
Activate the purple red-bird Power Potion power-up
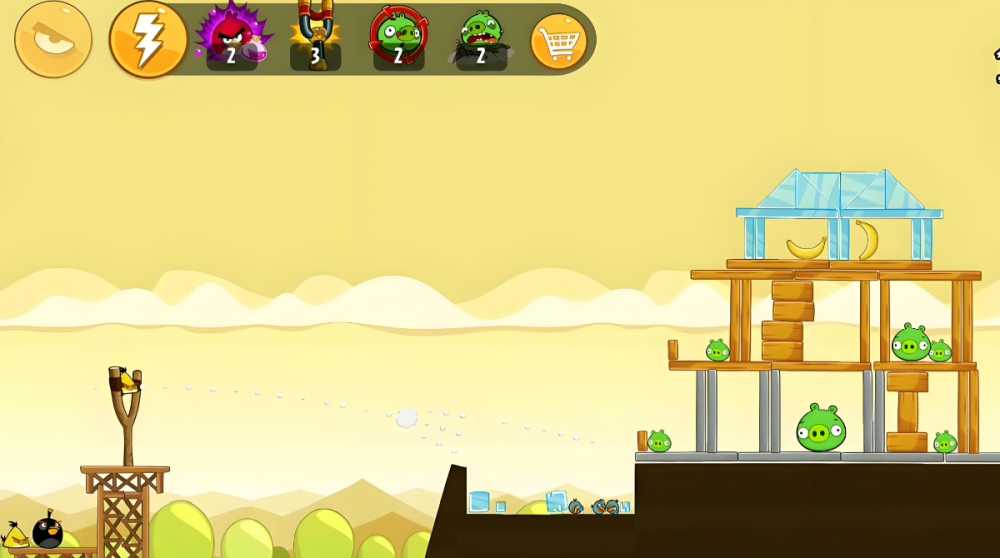tap(232, 37)
